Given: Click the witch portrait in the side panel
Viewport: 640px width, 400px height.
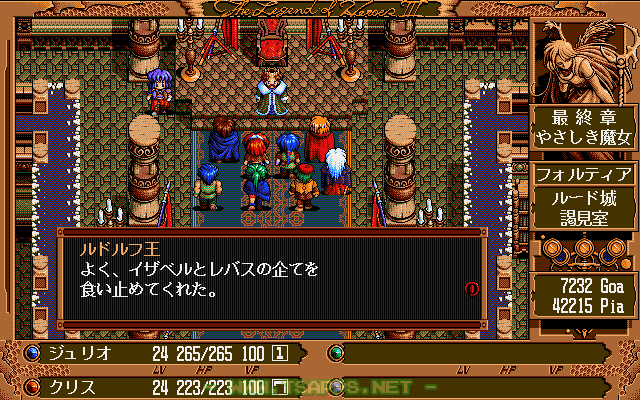Looking at the screenshot, I should [583, 57].
